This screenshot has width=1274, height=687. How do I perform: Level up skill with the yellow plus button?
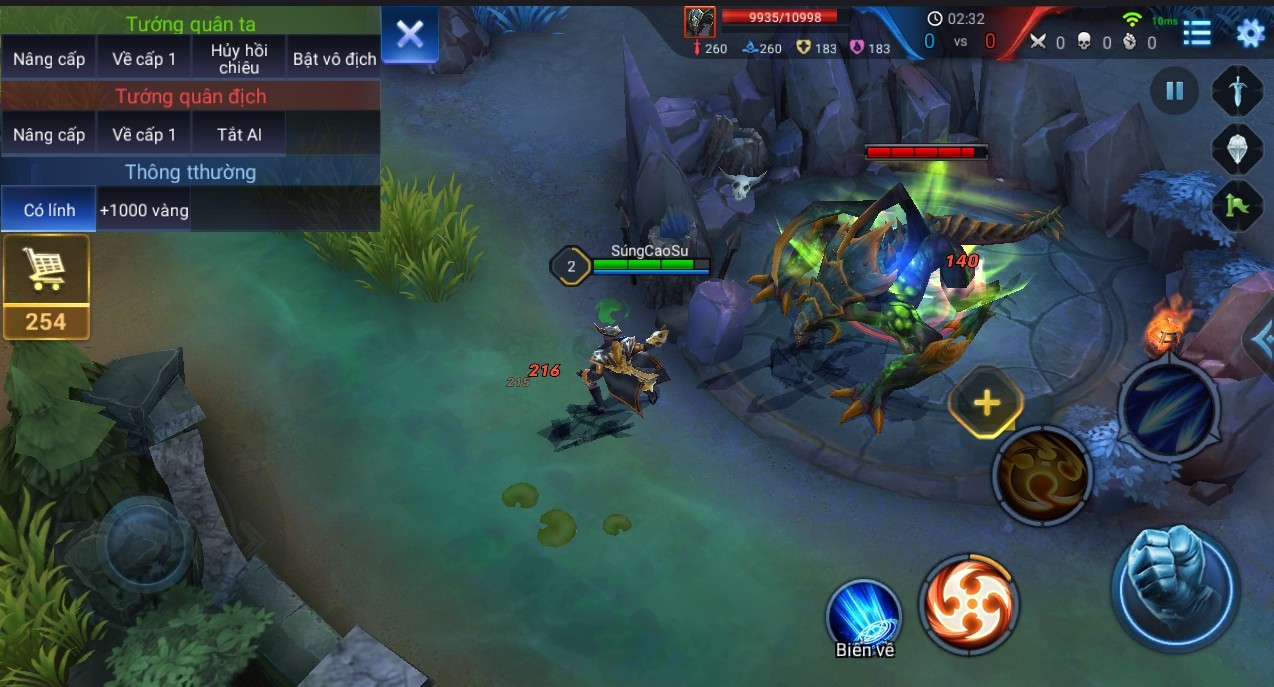[x=987, y=403]
